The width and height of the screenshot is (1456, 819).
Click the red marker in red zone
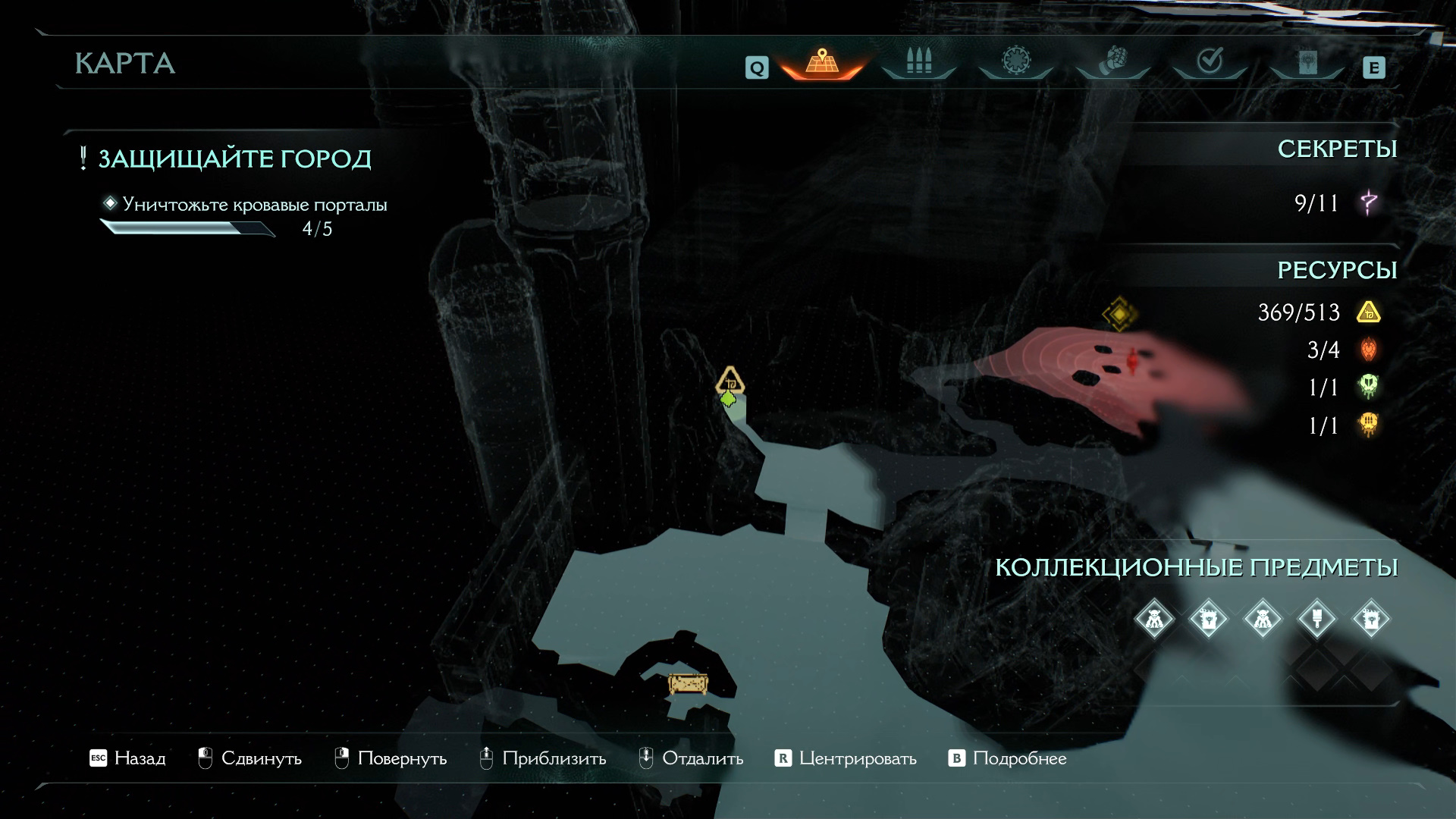(x=1133, y=362)
